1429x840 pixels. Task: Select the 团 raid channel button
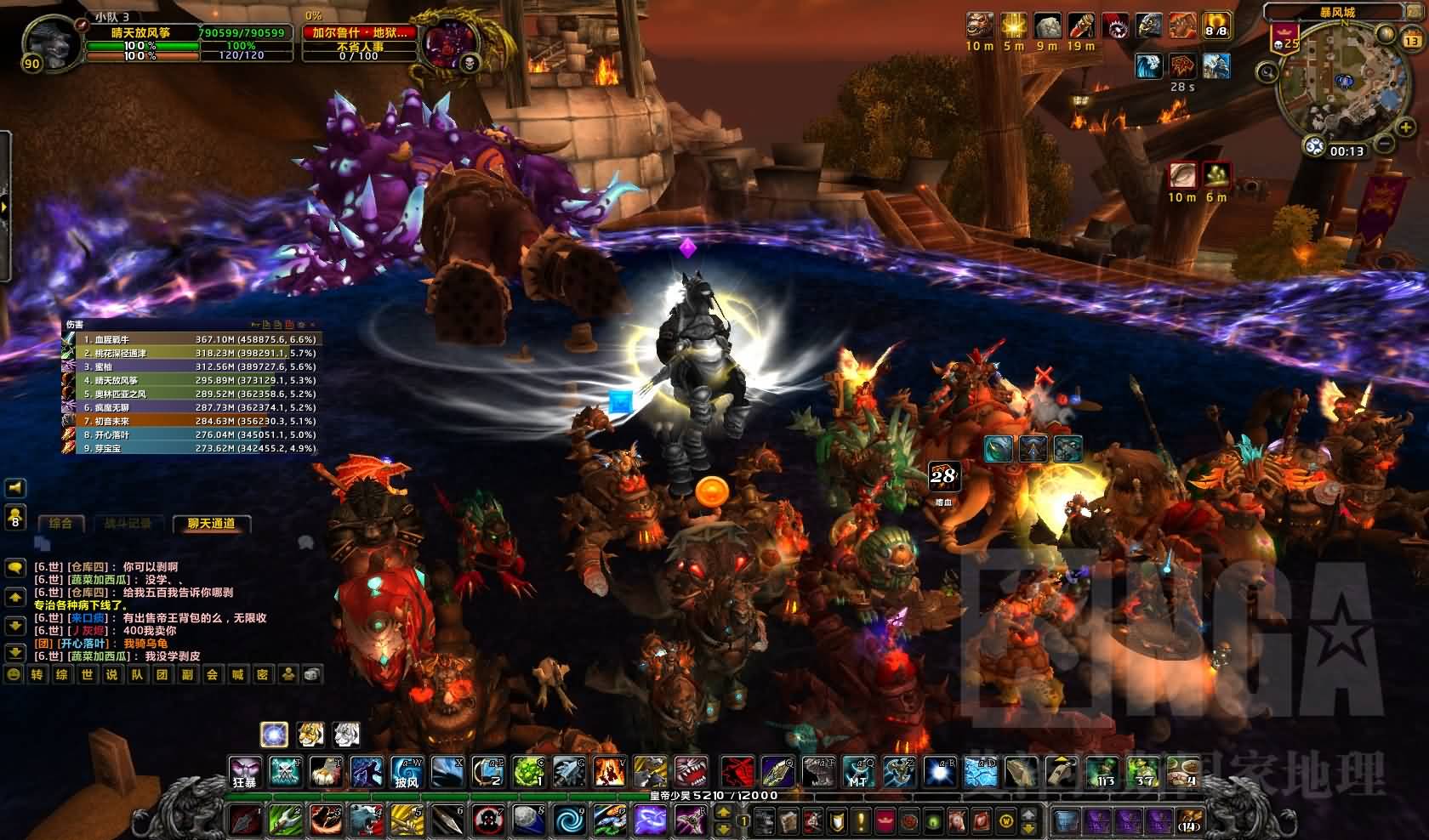[162, 675]
